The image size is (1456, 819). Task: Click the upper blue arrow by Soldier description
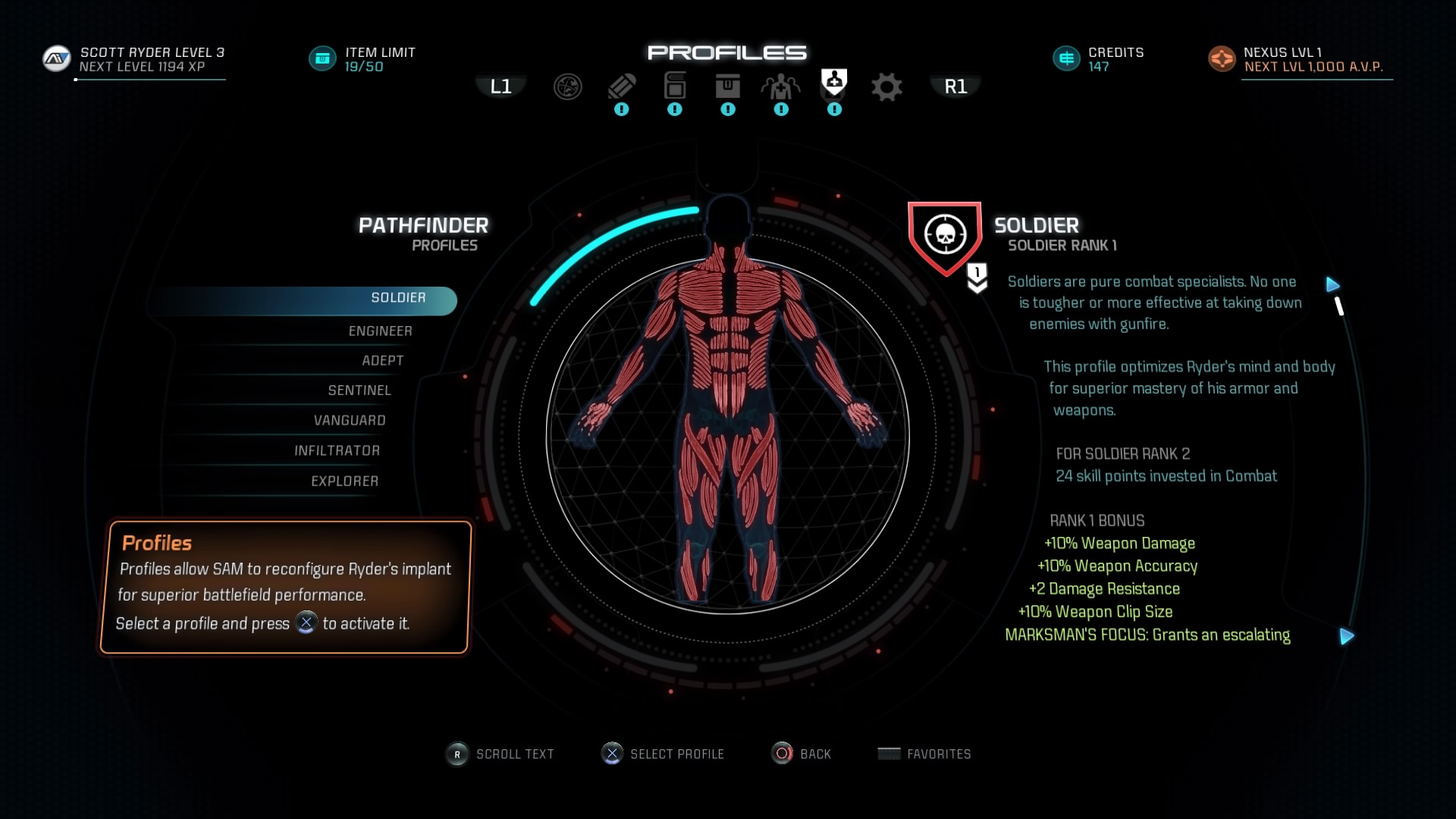tap(1333, 284)
